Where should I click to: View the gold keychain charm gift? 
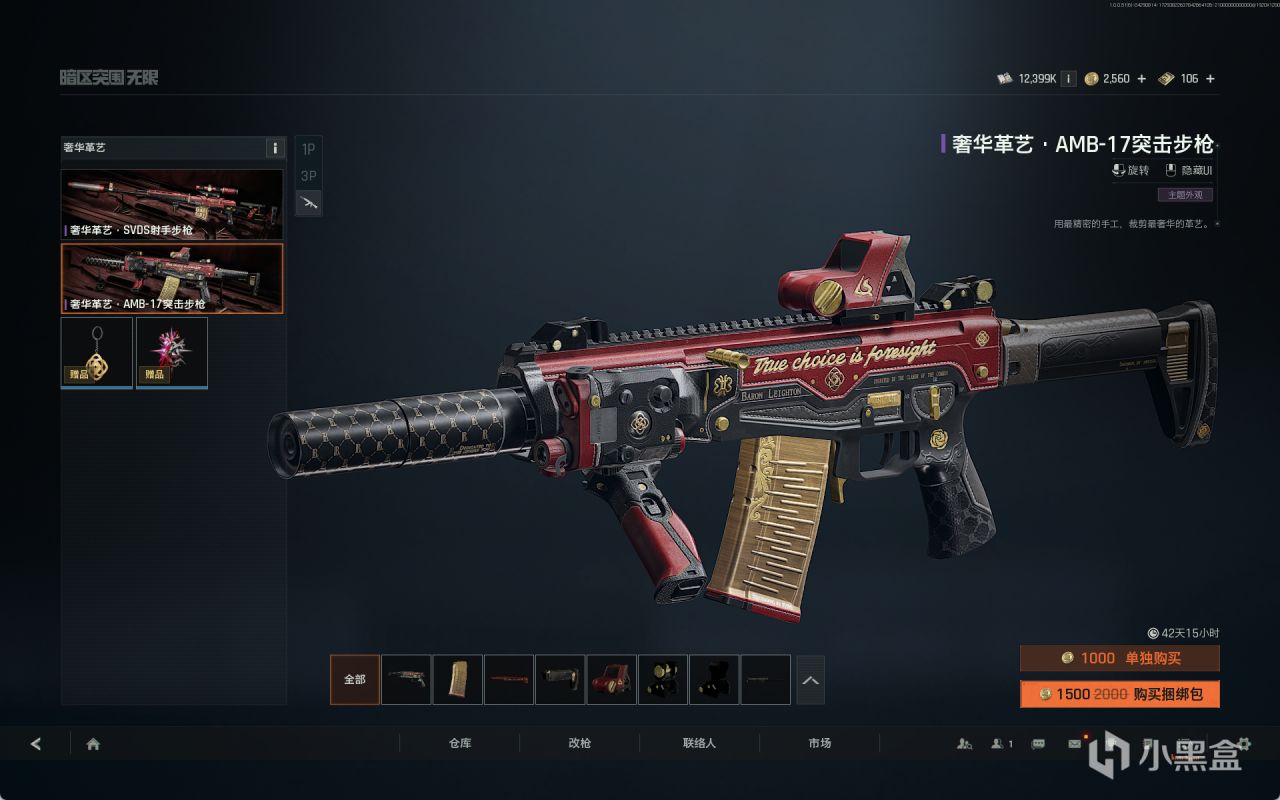[97, 352]
